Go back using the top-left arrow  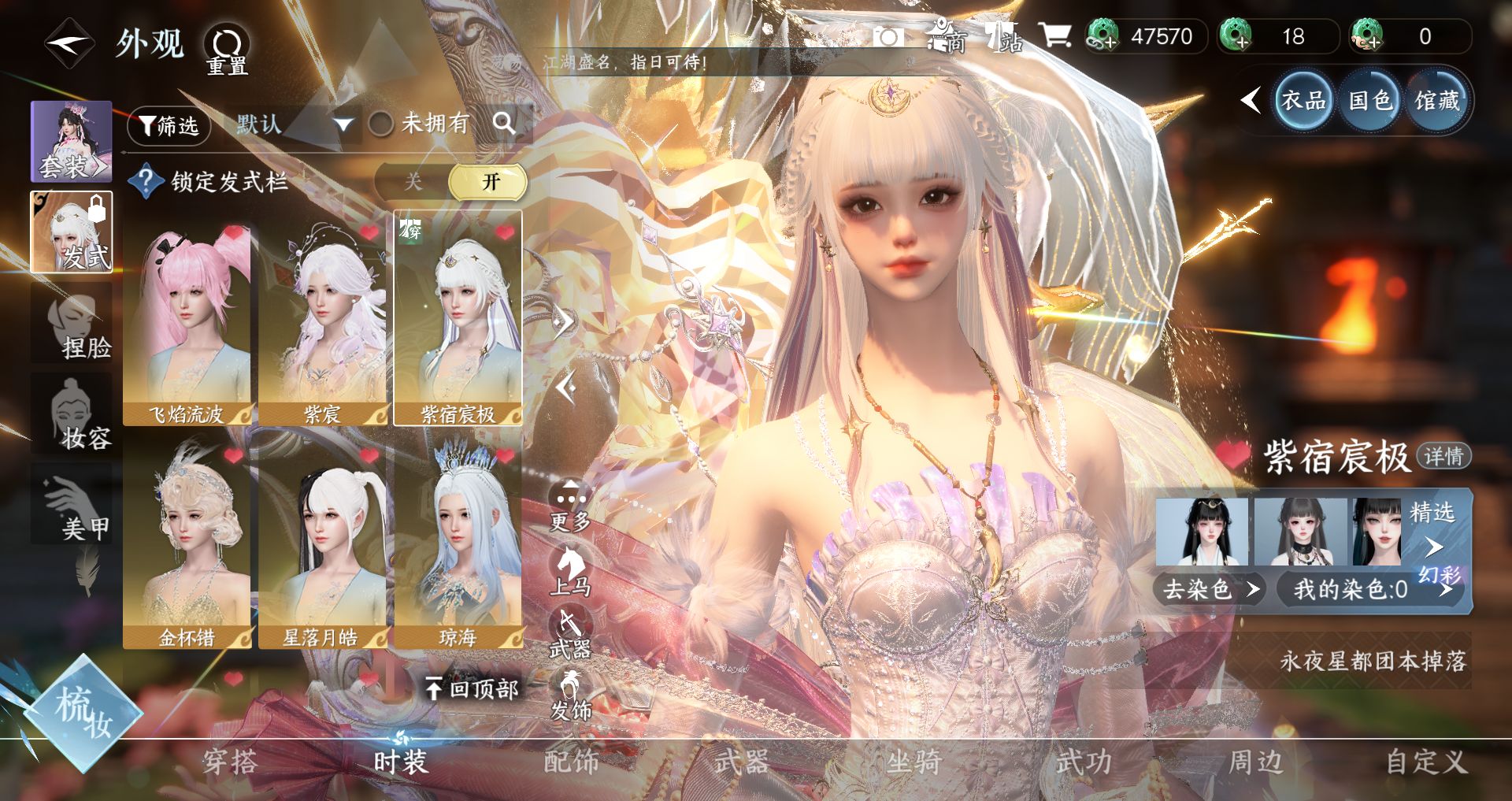(69, 44)
